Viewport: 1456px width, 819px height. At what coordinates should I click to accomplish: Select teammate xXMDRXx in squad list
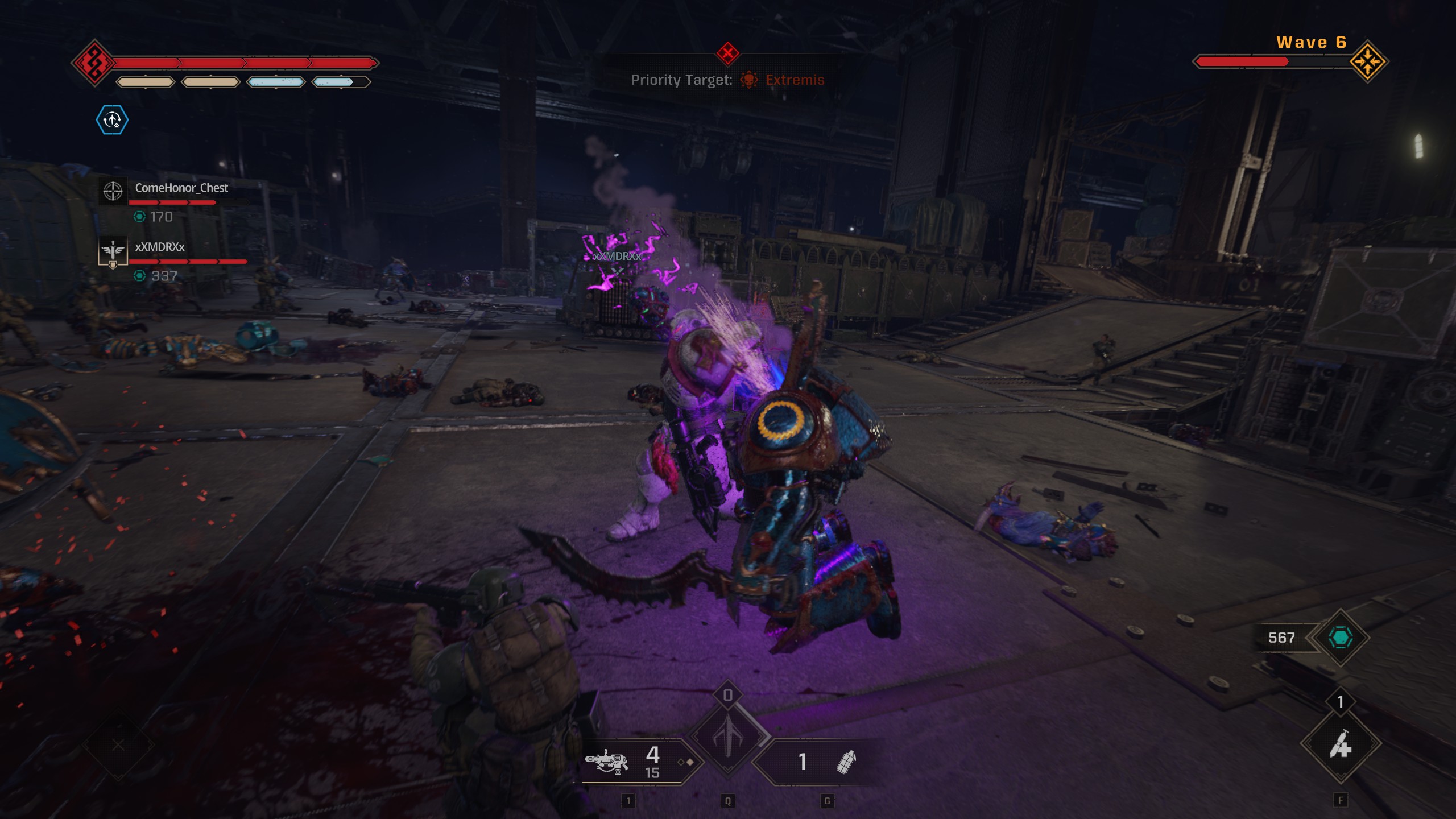tap(160, 247)
